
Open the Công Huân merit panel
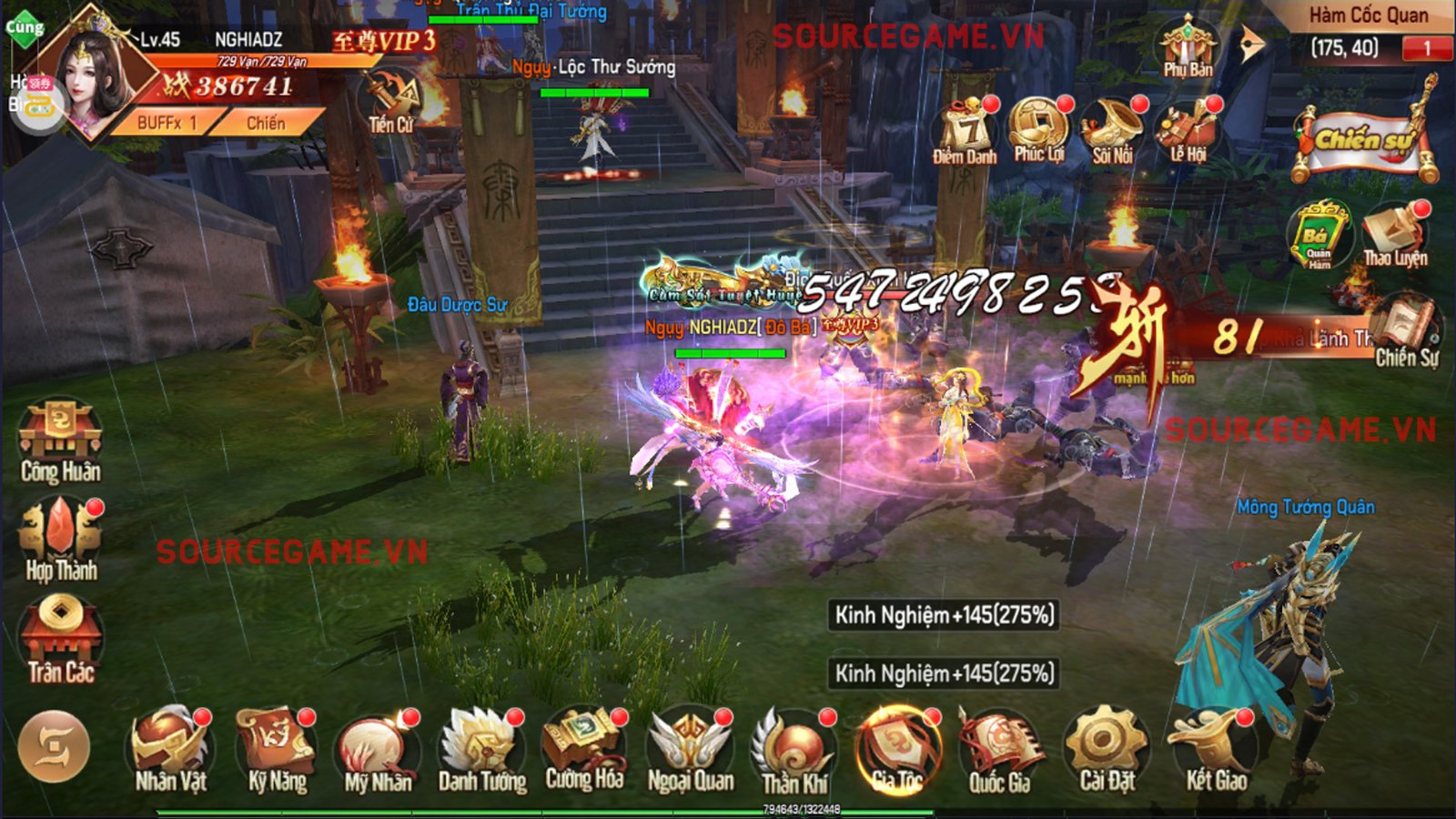(x=60, y=441)
